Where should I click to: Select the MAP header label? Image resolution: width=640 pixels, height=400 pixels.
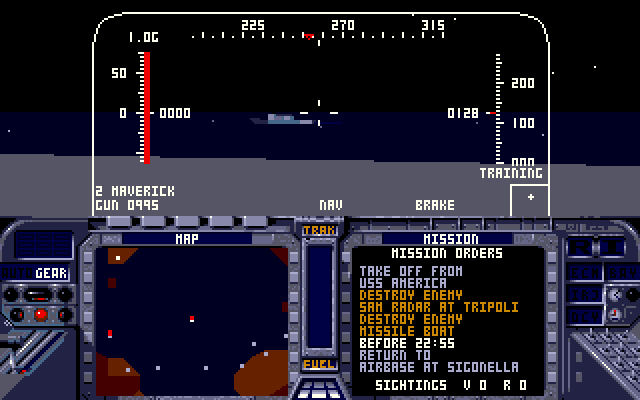[x=187, y=239]
